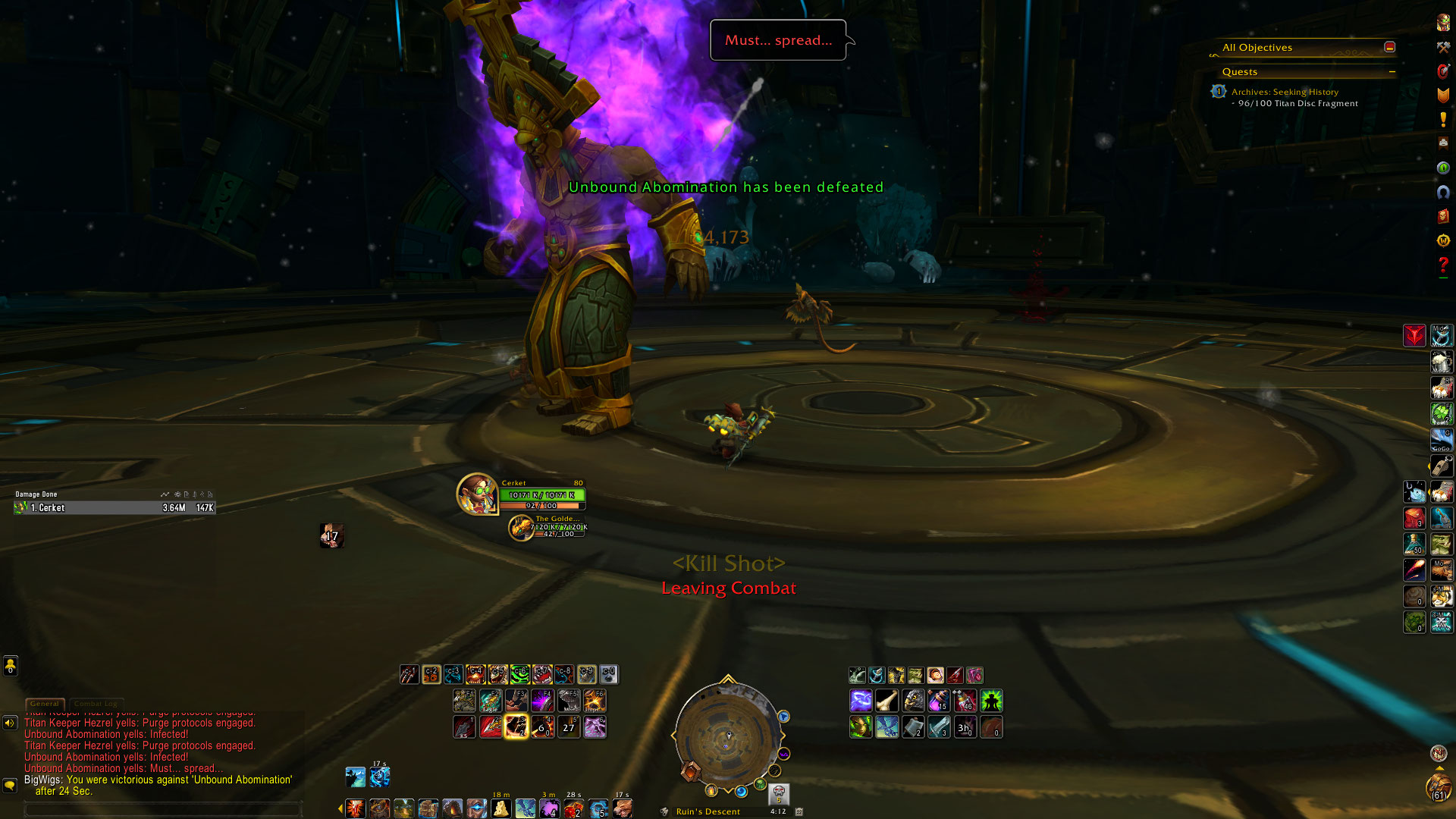
Task: Open the yellow exclamation quest log icon
Action: 1443,119
